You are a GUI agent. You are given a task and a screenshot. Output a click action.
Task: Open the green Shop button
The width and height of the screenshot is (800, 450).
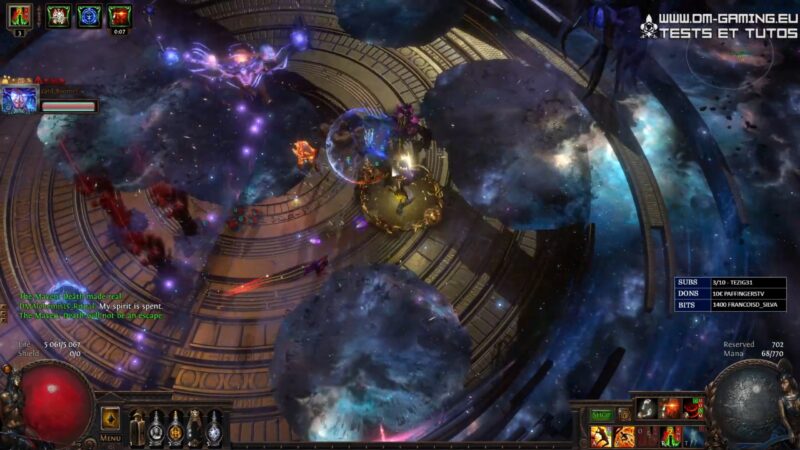(600, 414)
